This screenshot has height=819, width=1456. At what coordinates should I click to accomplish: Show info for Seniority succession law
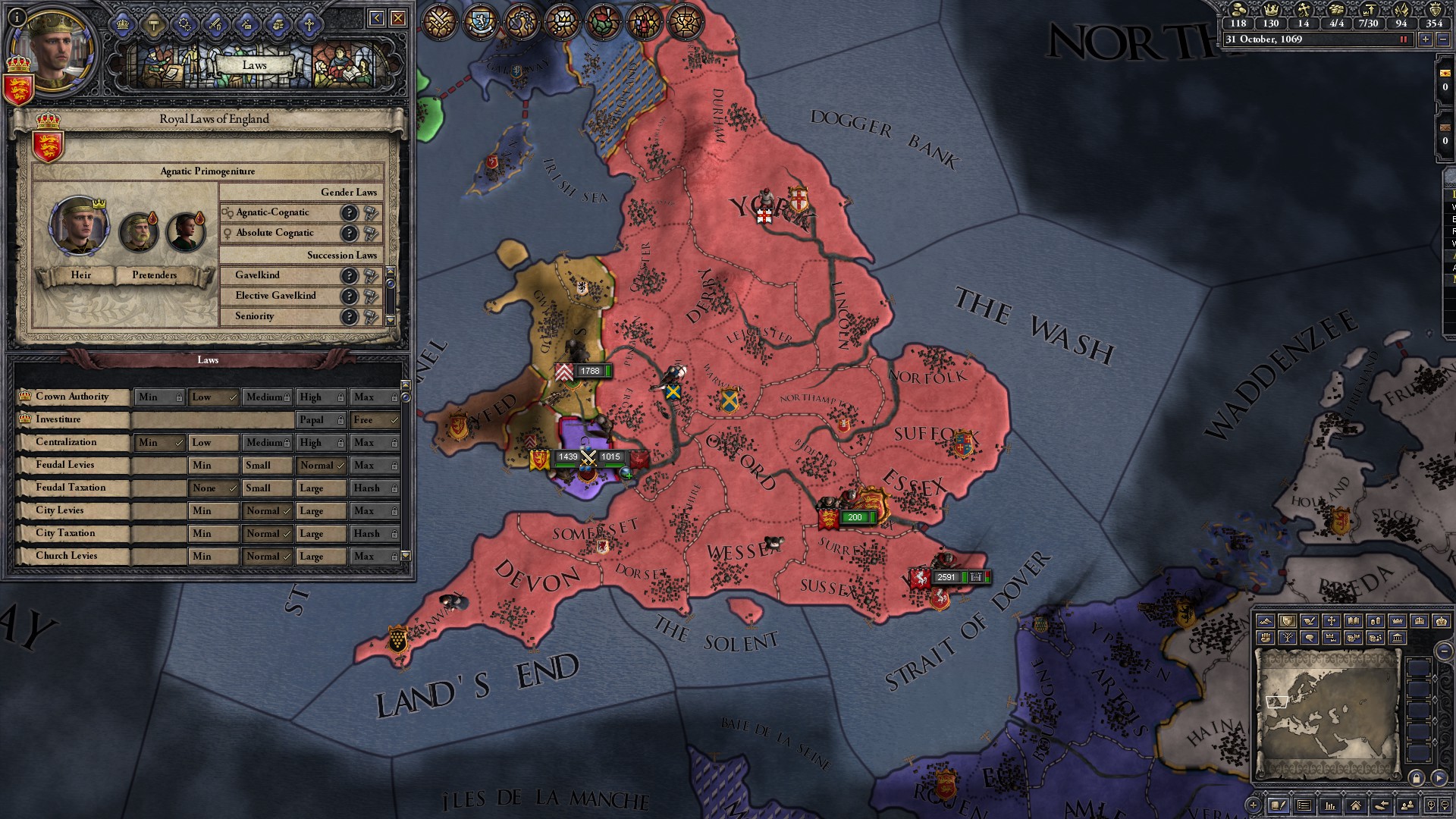348,317
